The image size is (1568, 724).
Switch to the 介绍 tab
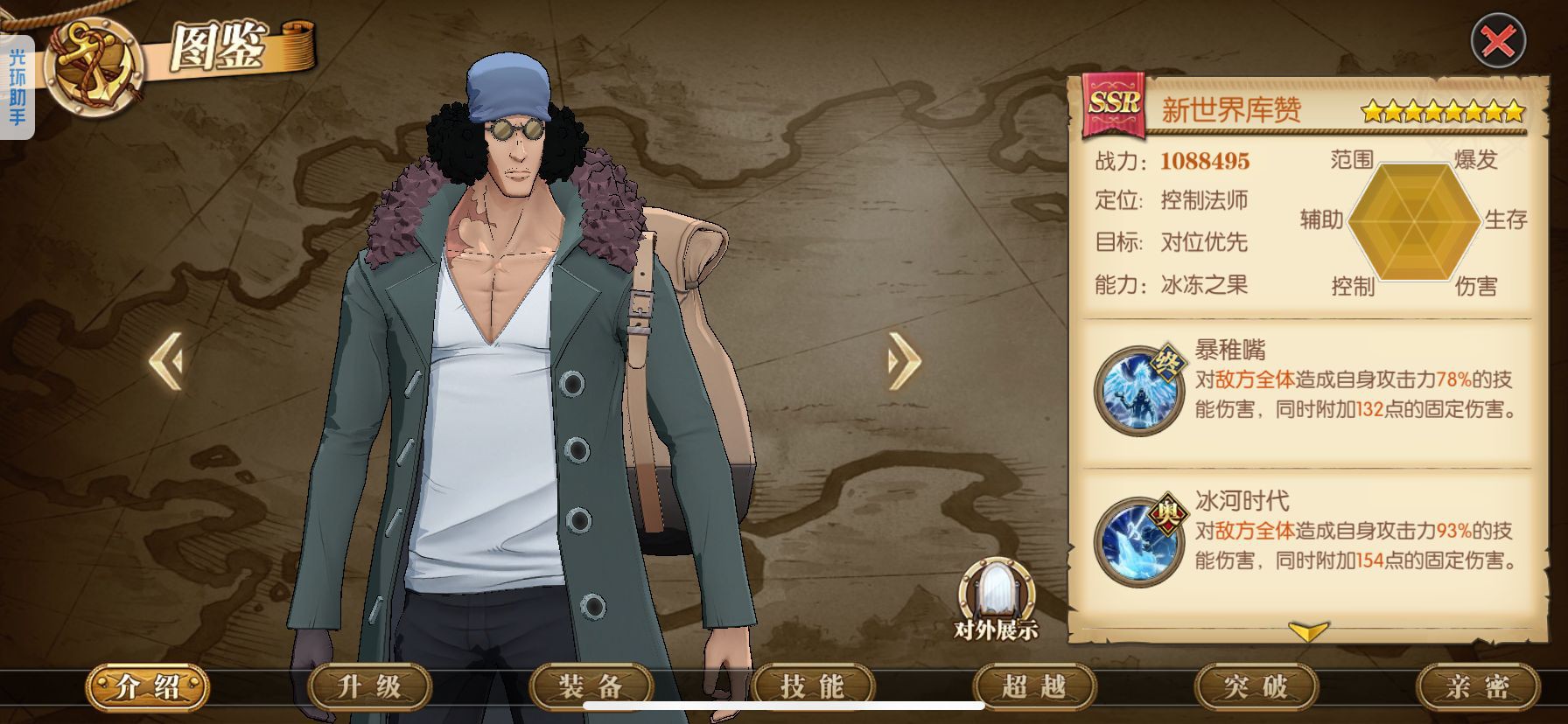(147, 687)
